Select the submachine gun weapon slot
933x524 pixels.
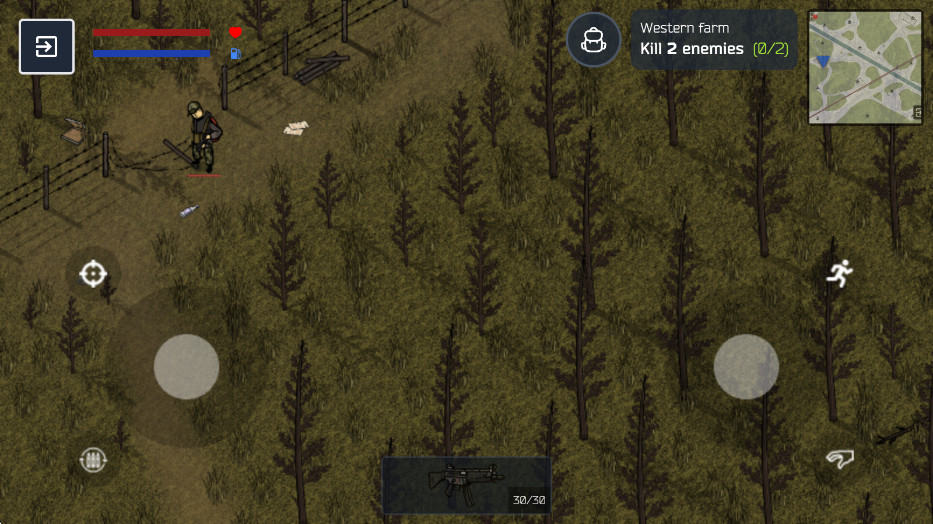(x=466, y=484)
